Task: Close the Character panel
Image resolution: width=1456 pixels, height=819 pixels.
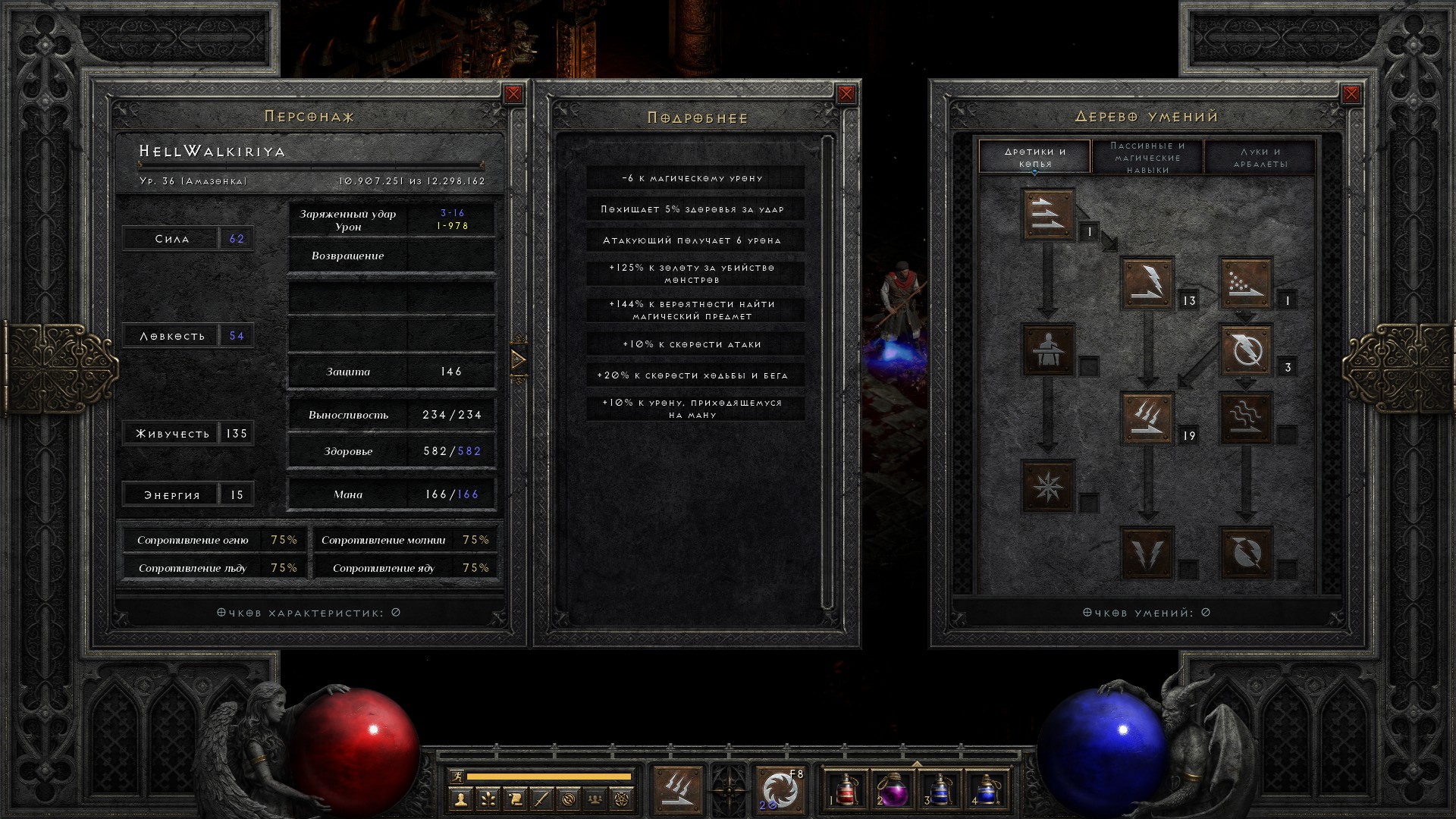Action: pos(513,94)
